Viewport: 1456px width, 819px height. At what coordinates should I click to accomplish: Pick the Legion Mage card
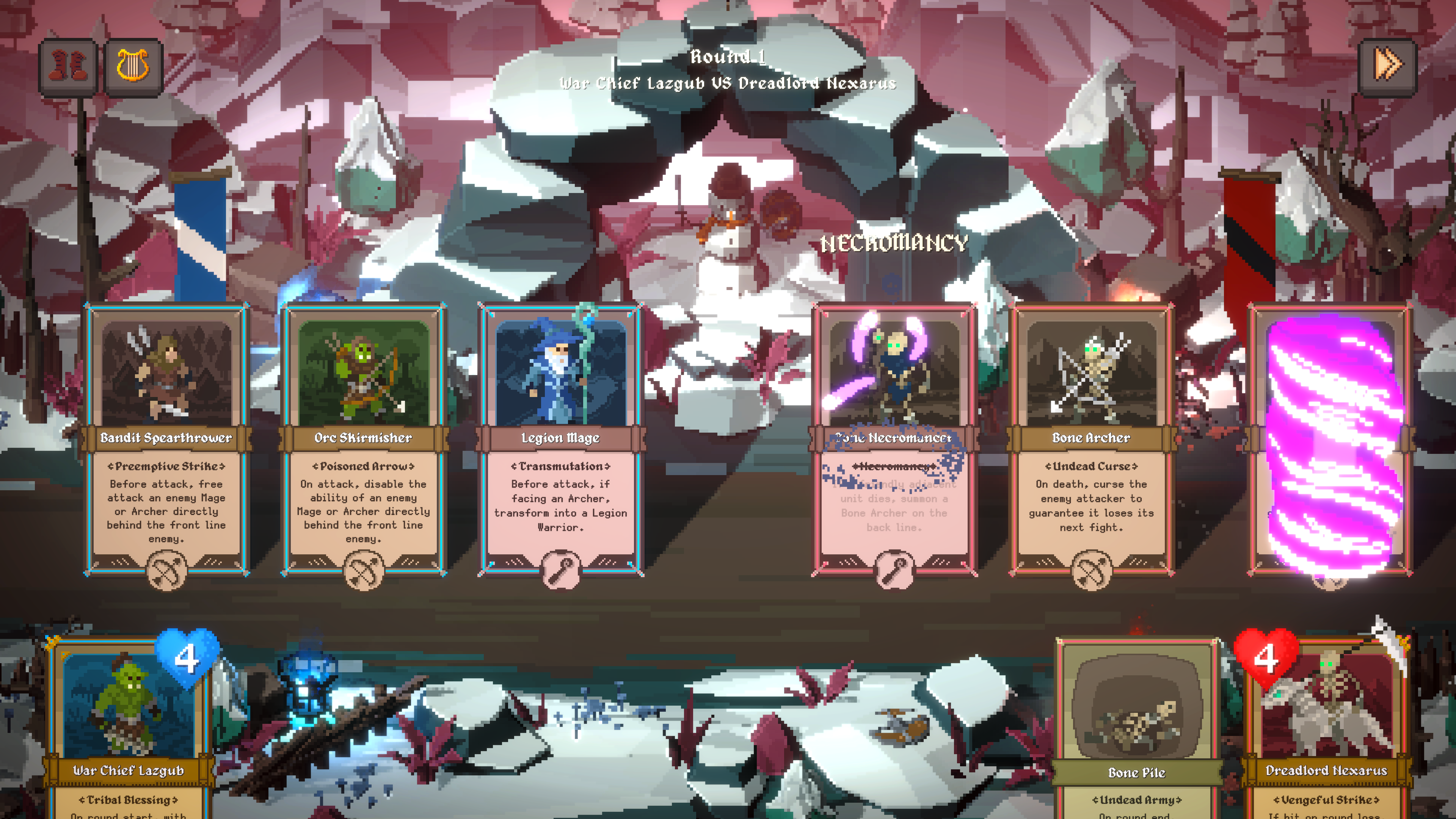[560, 438]
